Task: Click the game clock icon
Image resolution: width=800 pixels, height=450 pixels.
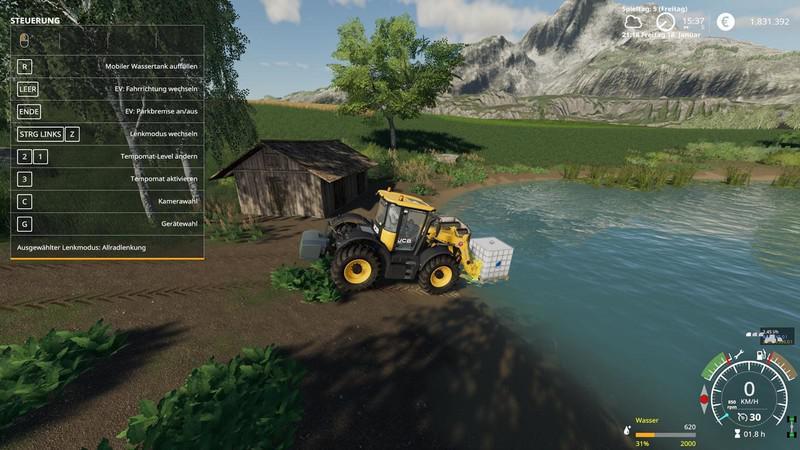Action: (x=665, y=21)
